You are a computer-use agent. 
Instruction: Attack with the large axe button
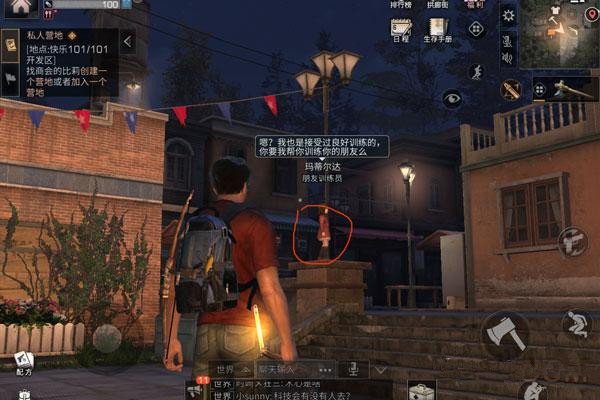(x=504, y=333)
